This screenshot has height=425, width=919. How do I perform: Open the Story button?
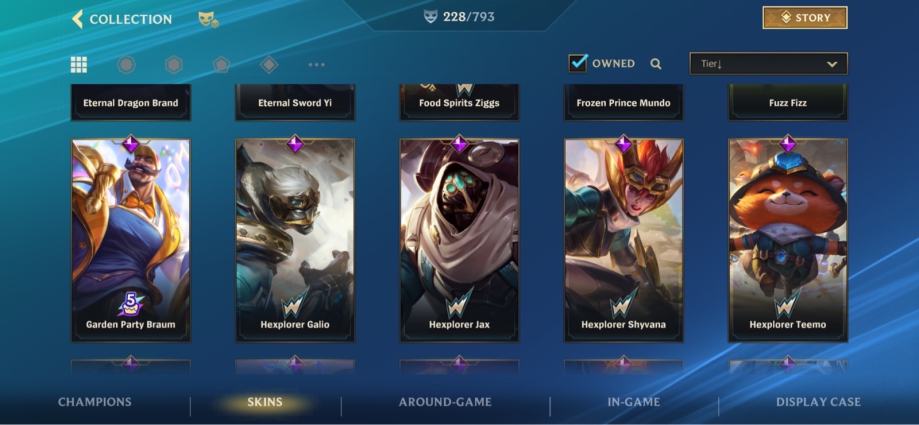804,18
